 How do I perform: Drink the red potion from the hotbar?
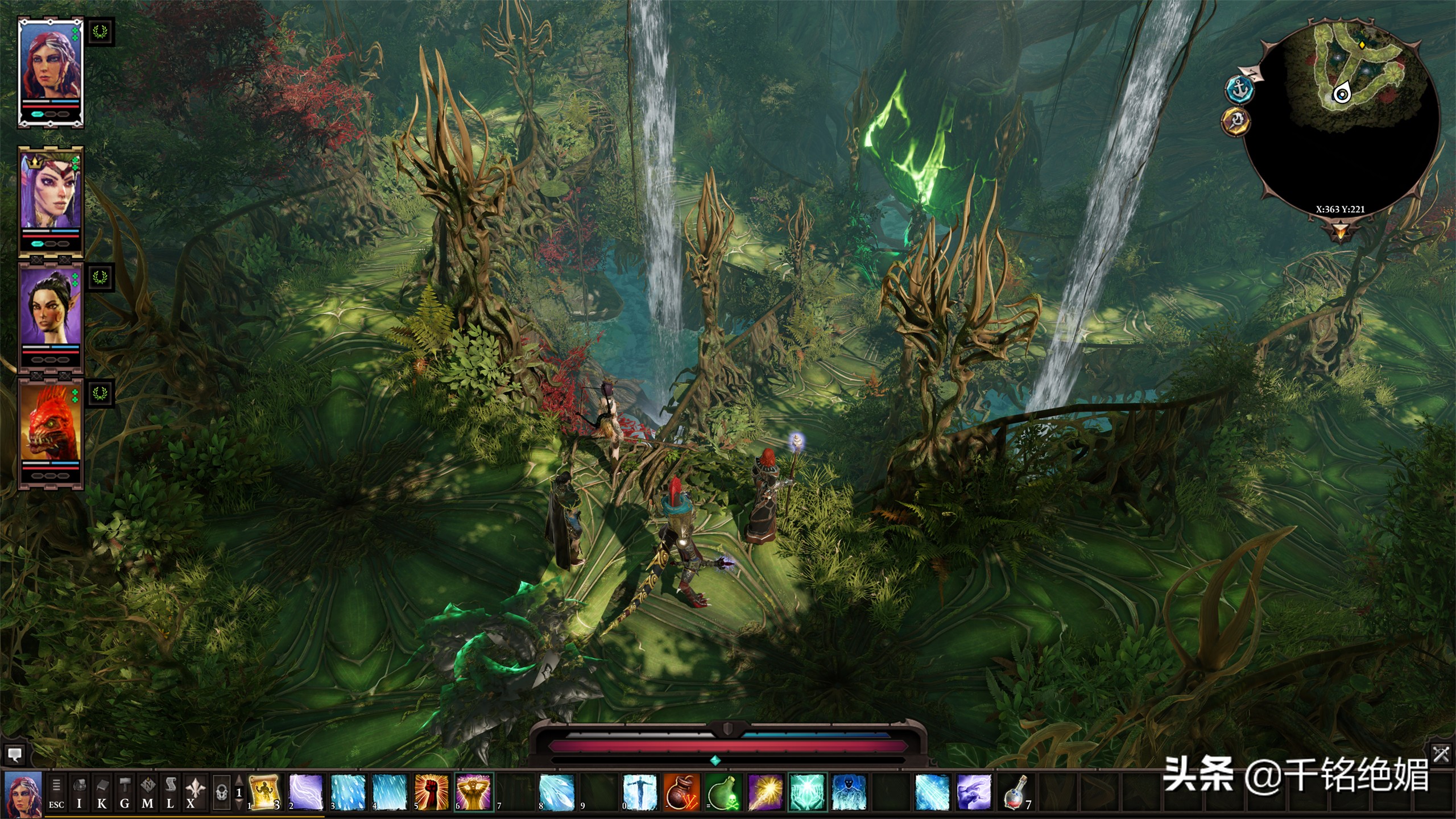click(x=1016, y=792)
